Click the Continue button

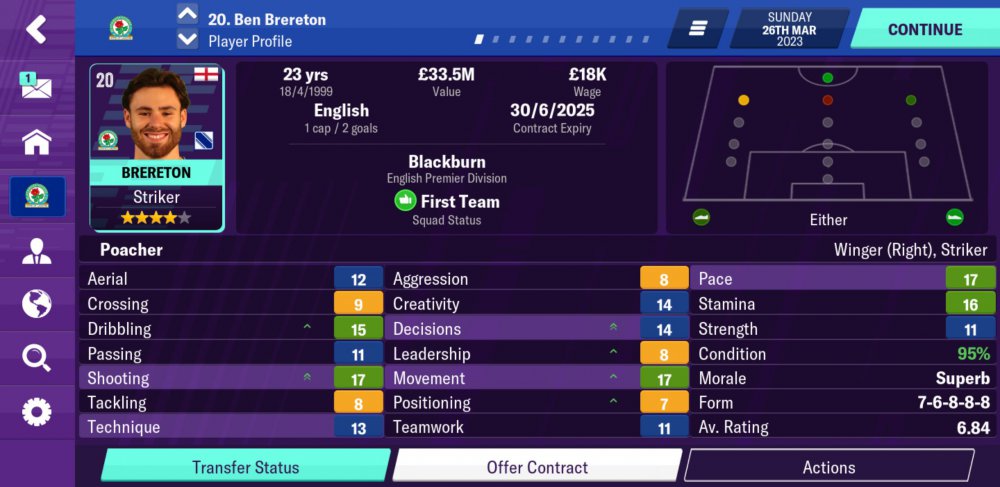tap(924, 29)
